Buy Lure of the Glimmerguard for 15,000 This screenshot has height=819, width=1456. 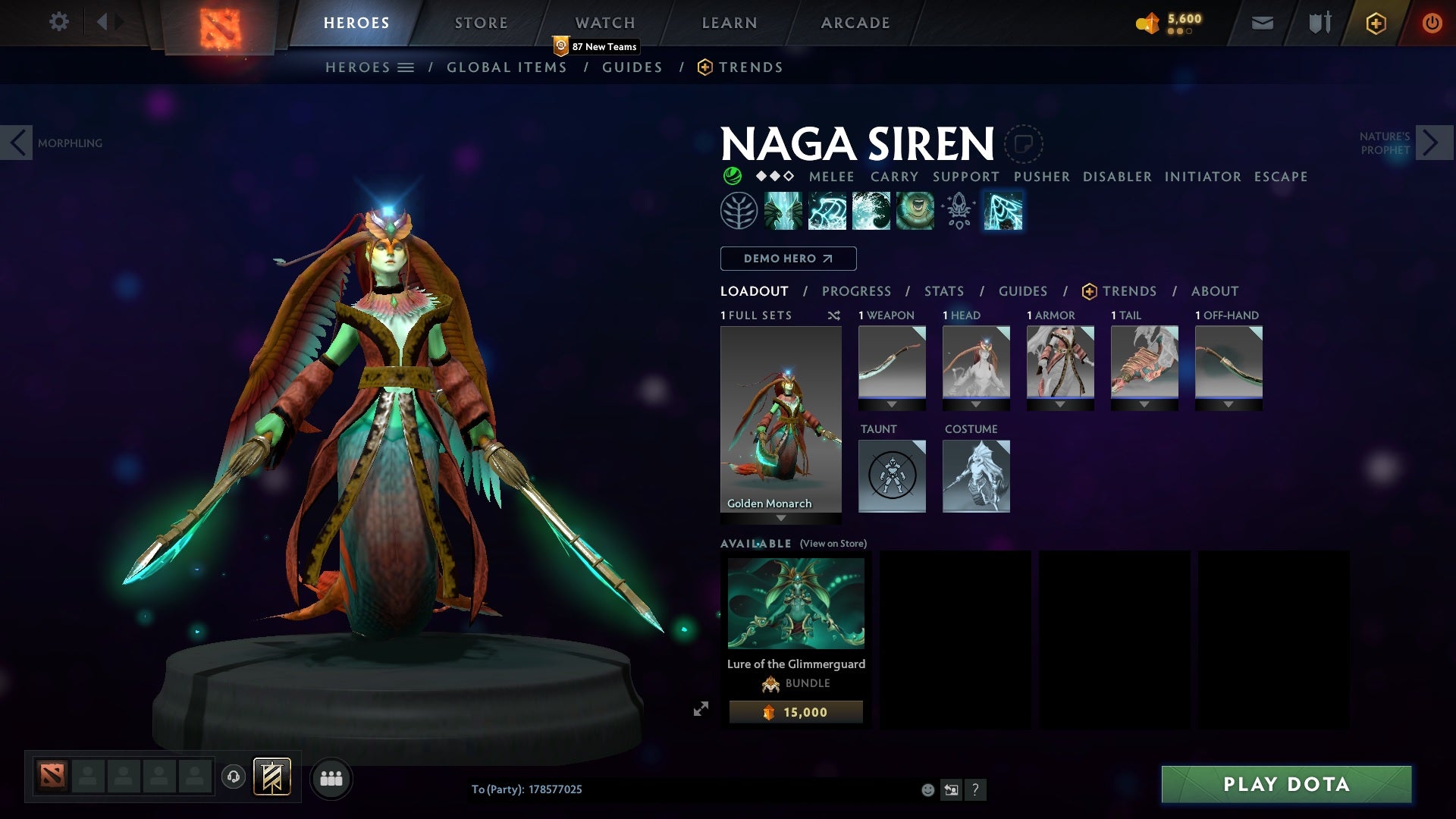pos(795,712)
